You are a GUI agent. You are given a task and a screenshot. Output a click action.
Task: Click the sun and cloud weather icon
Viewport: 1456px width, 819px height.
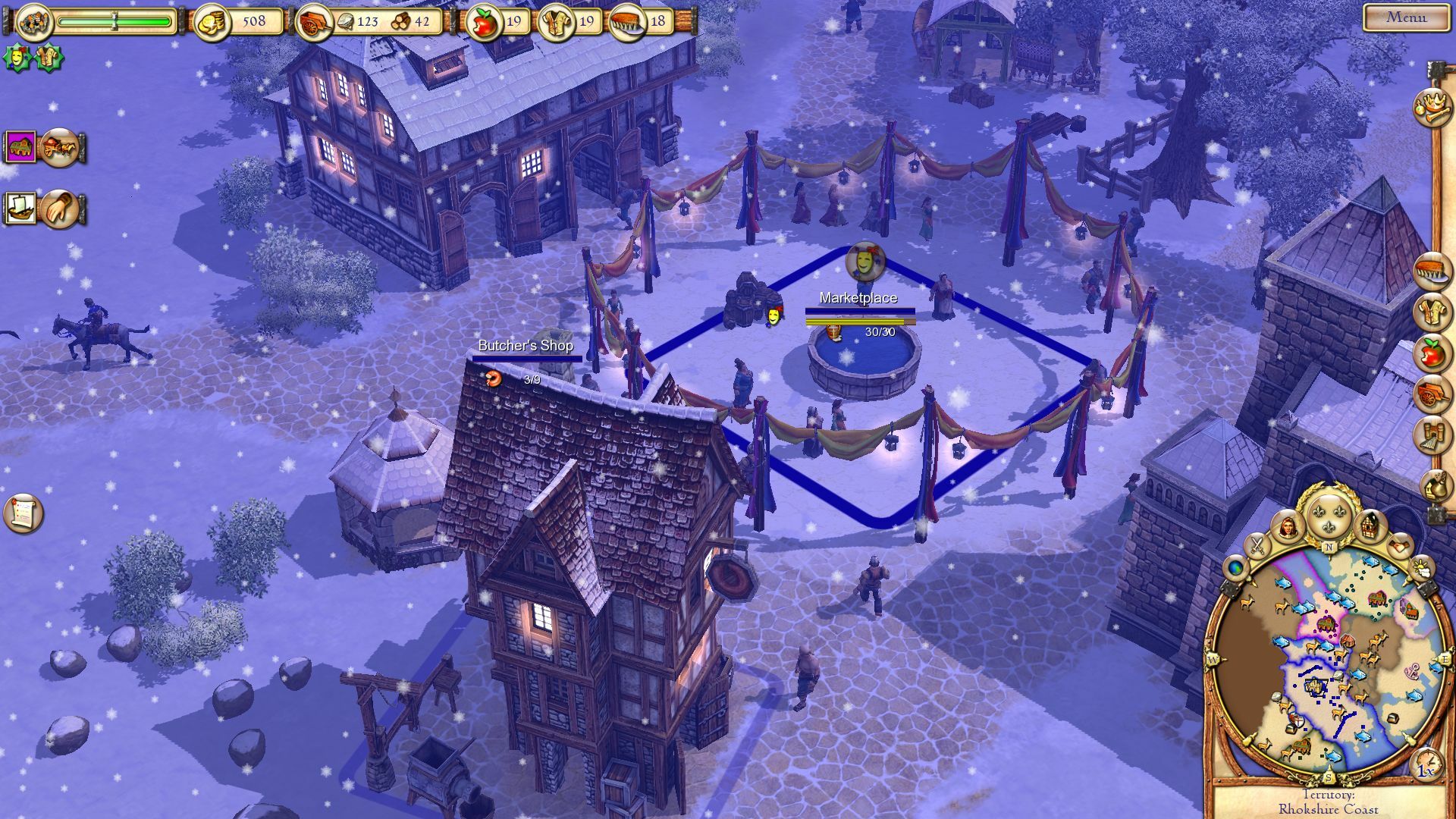pyautogui.click(x=1420, y=567)
